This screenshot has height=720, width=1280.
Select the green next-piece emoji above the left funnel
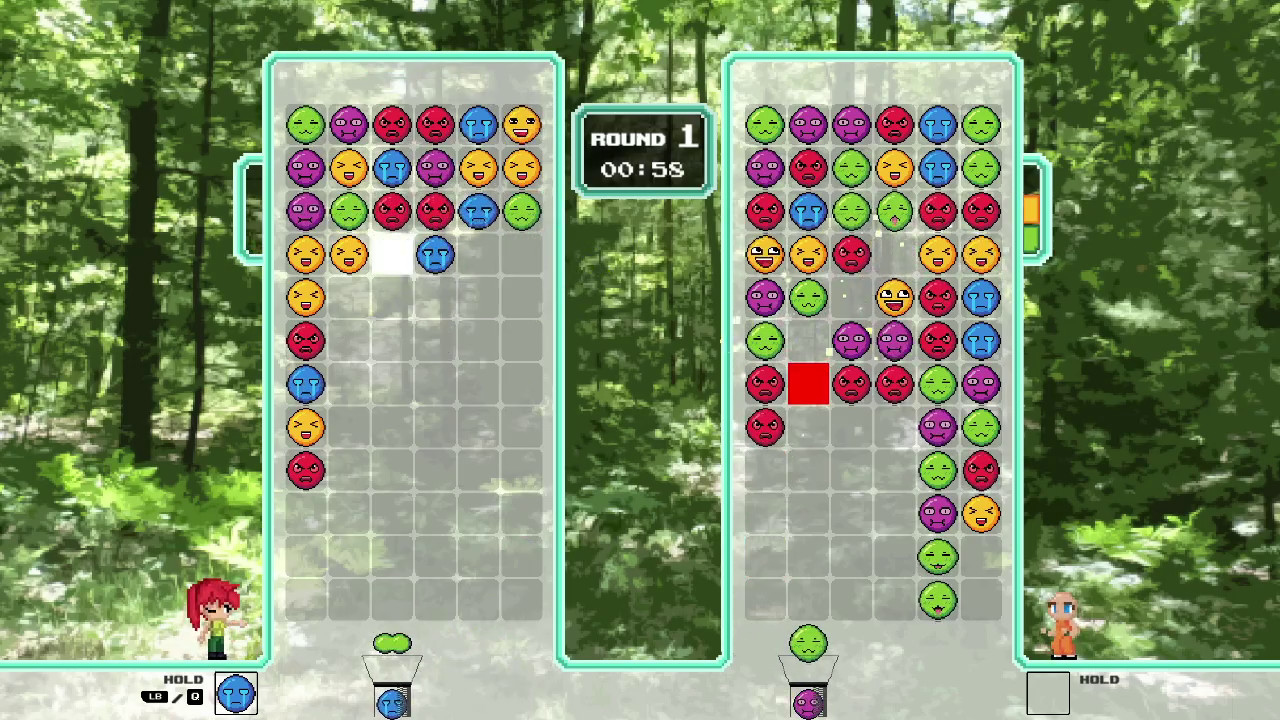(x=393, y=643)
